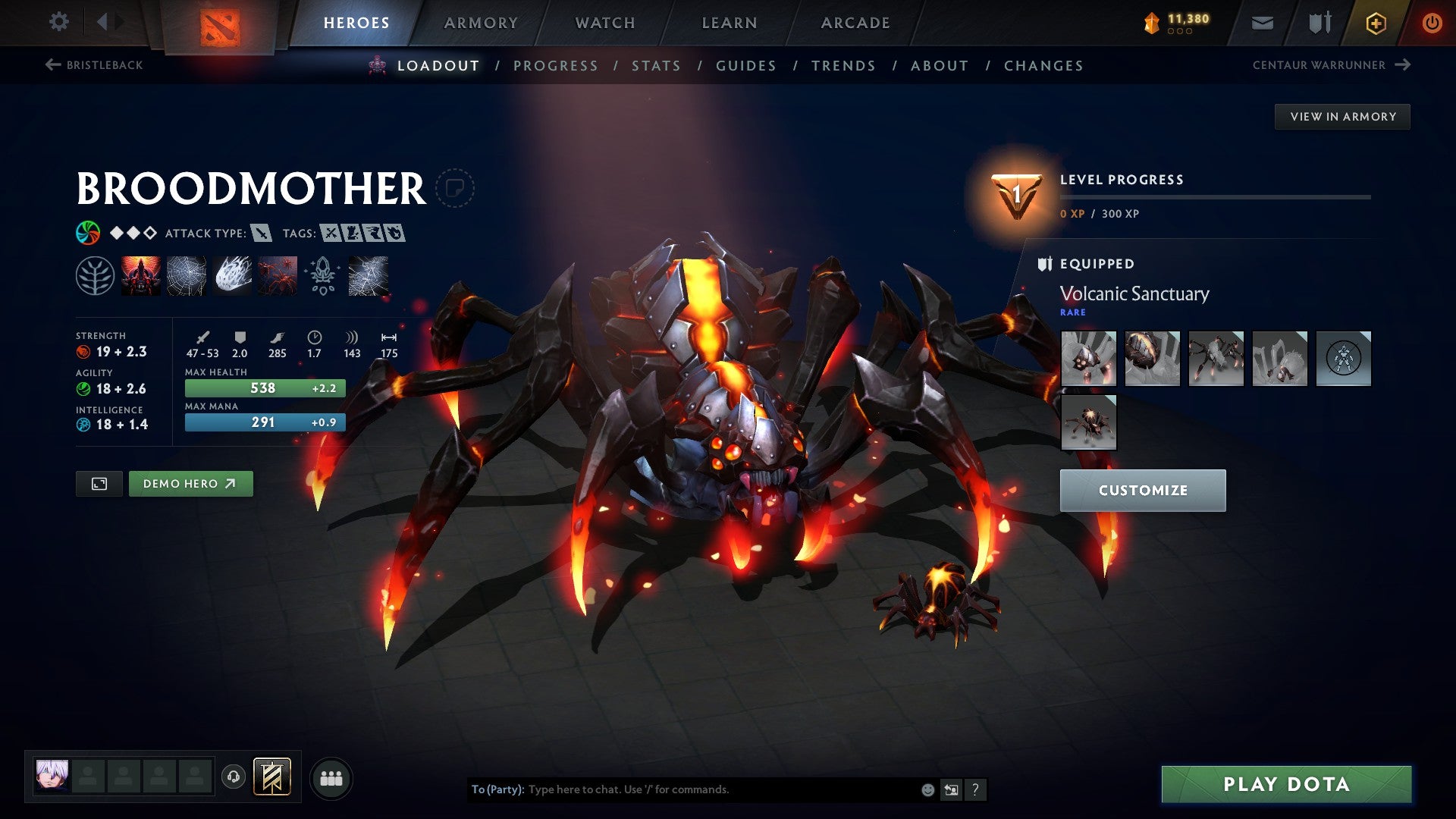The image size is (1456, 819).
Task: View the Spawn Spiderlings ability icon
Action: pyautogui.click(x=277, y=276)
